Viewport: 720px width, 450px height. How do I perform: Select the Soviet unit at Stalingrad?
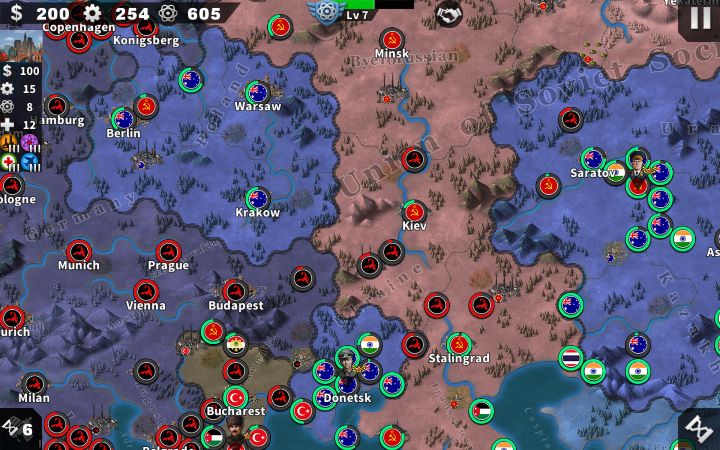(458, 343)
